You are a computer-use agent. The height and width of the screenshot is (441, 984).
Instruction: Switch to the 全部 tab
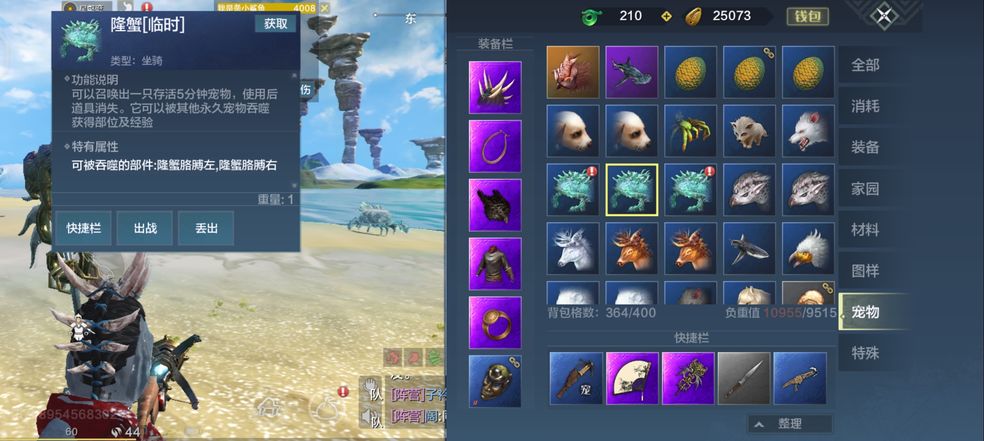864,65
